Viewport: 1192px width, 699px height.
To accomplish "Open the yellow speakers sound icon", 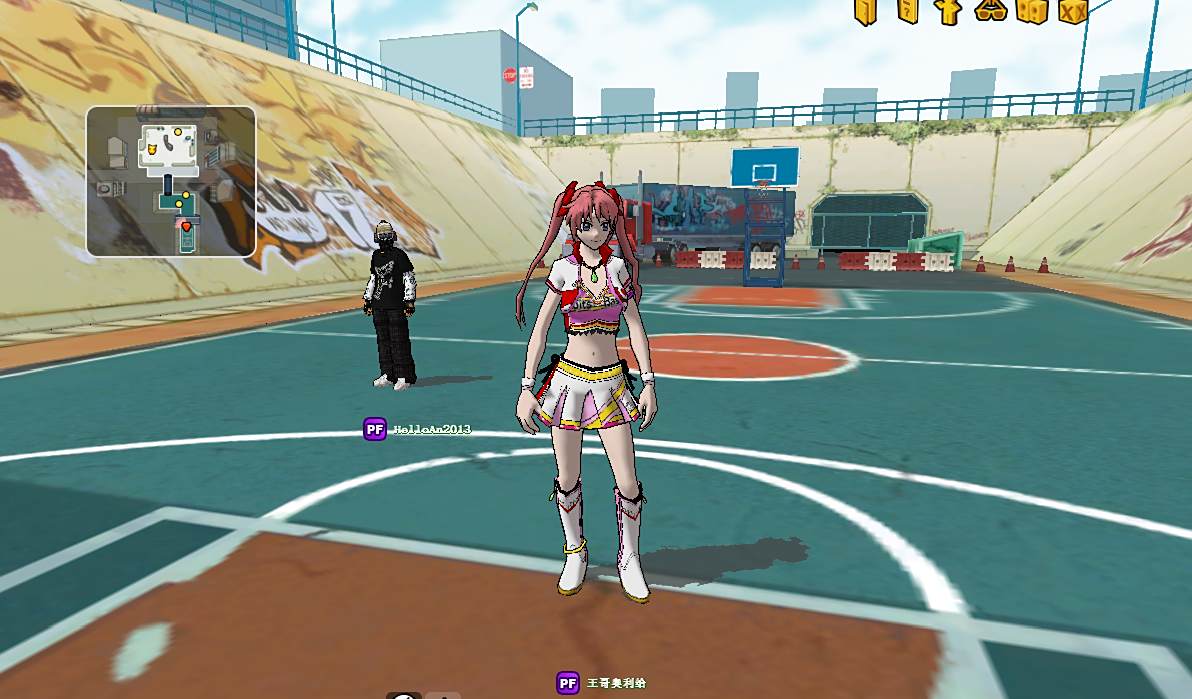I will [1031, 11].
